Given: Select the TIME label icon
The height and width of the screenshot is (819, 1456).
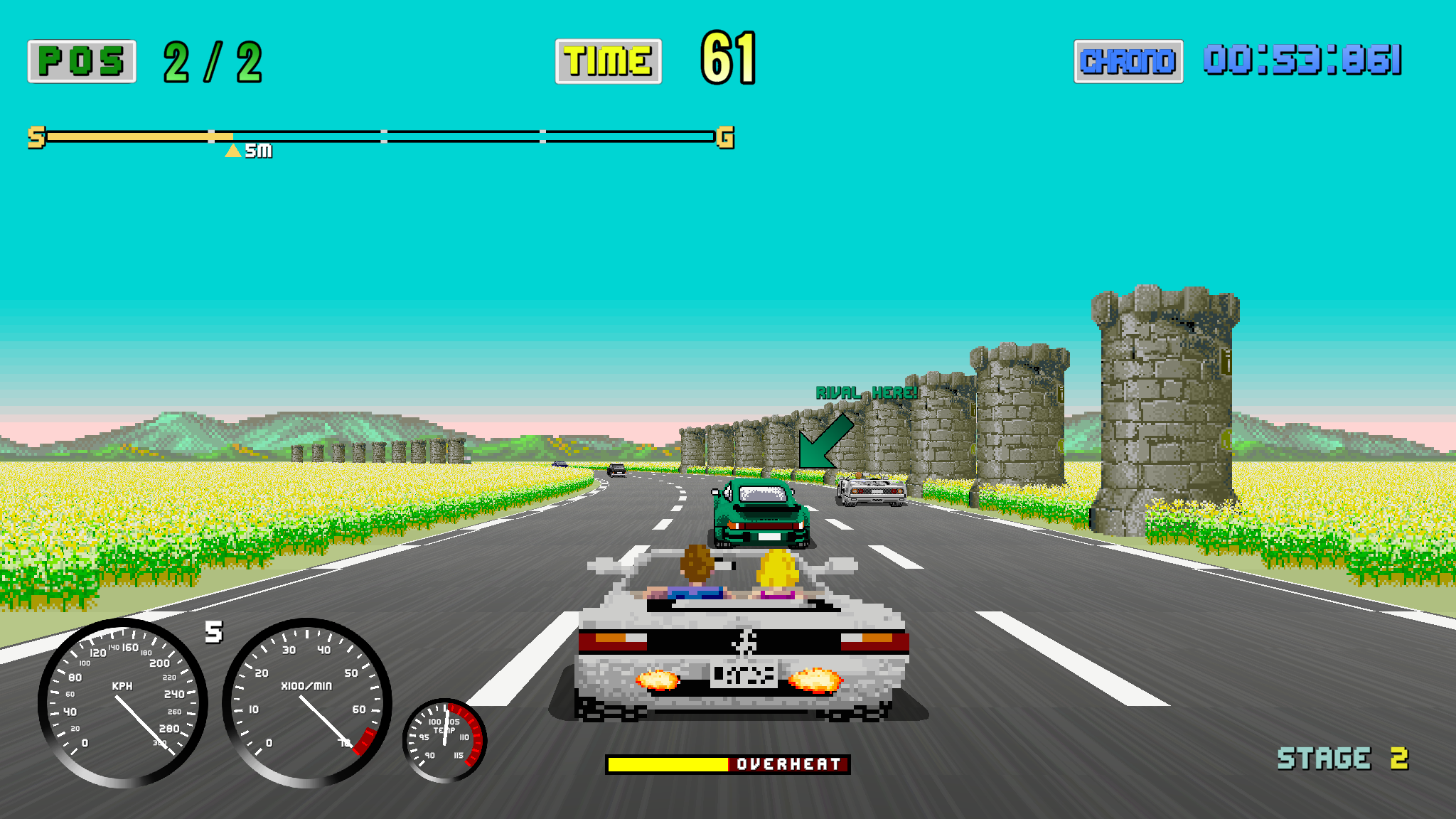Looking at the screenshot, I should tap(608, 60).
